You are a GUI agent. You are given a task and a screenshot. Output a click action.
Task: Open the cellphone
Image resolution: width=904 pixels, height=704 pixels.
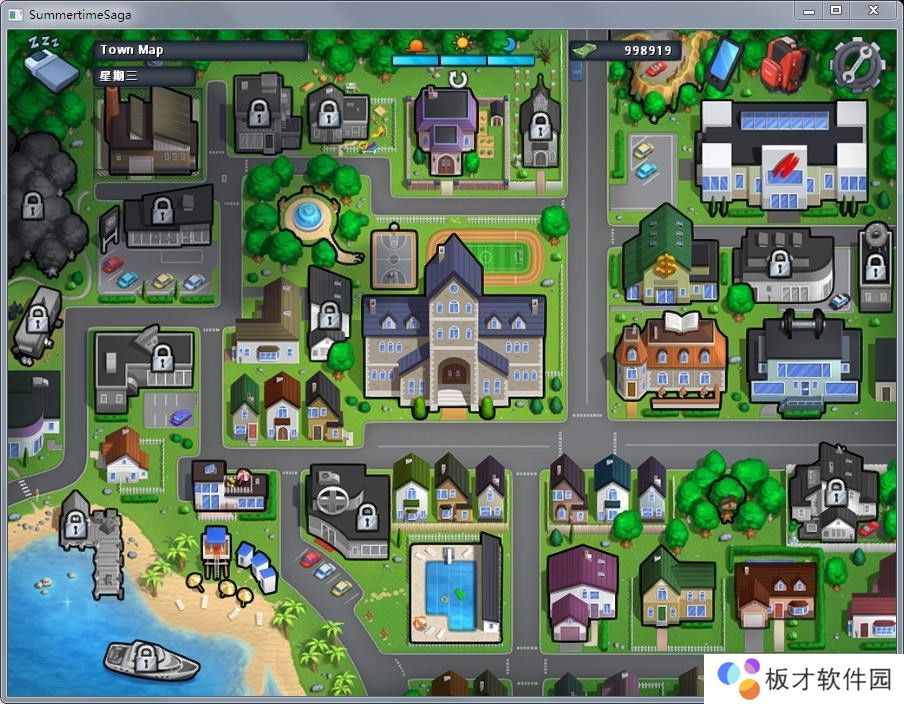point(724,60)
